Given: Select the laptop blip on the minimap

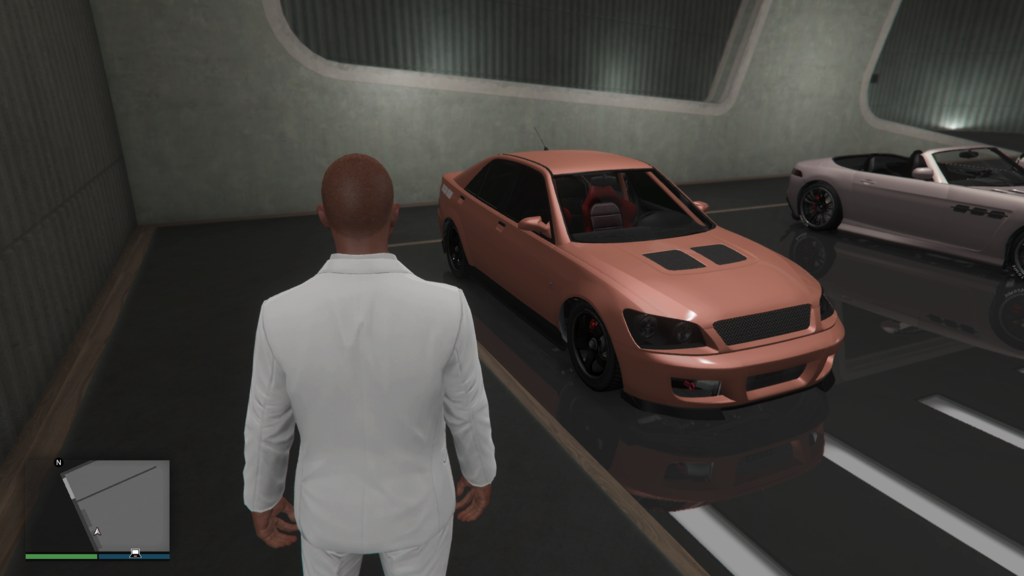Looking at the screenshot, I should [x=135, y=552].
